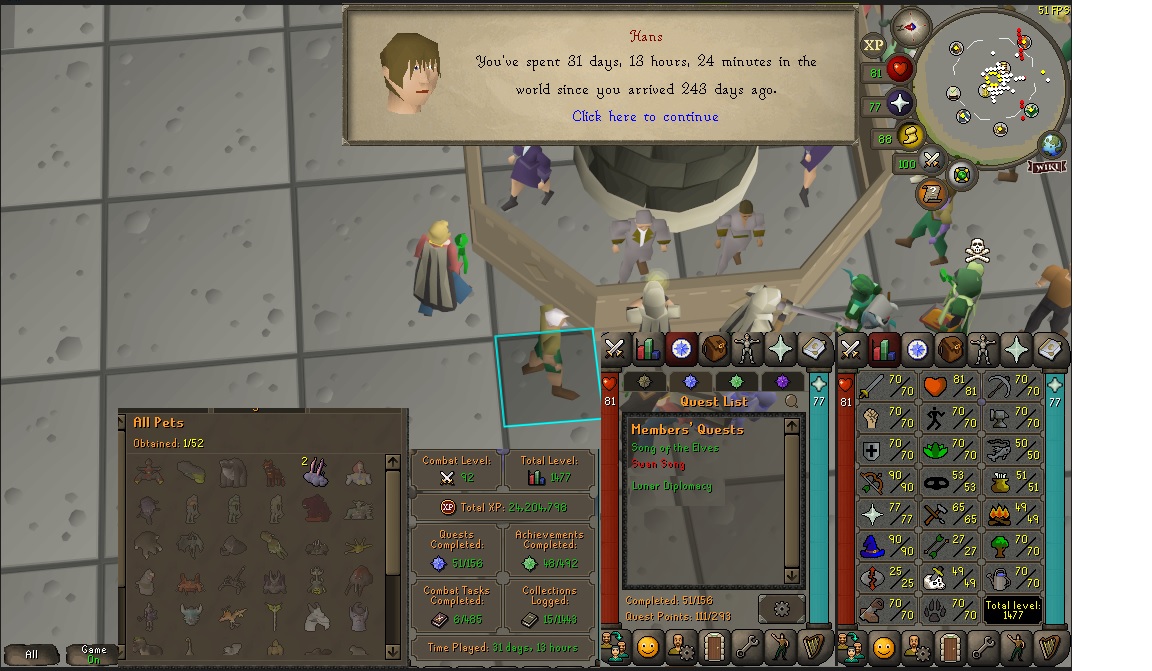The width and height of the screenshot is (1152, 671).
Task: Select the Pet chaos elemental marked 2
Action: pos(316,473)
